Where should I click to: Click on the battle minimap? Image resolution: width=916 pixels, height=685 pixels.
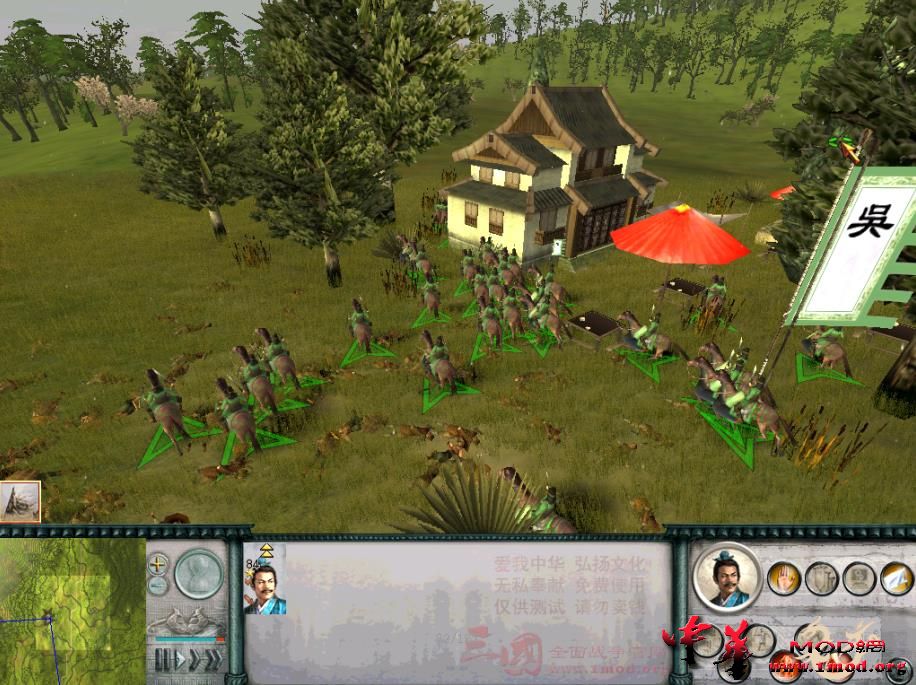[x=70, y=610]
